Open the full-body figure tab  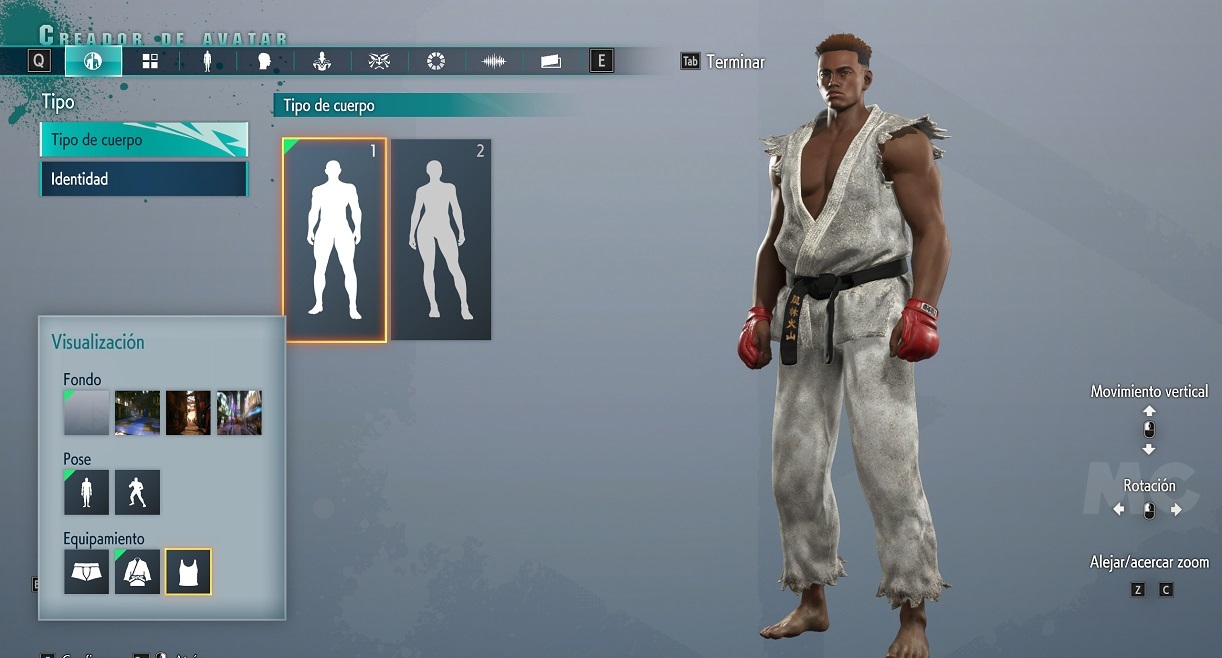(x=207, y=61)
